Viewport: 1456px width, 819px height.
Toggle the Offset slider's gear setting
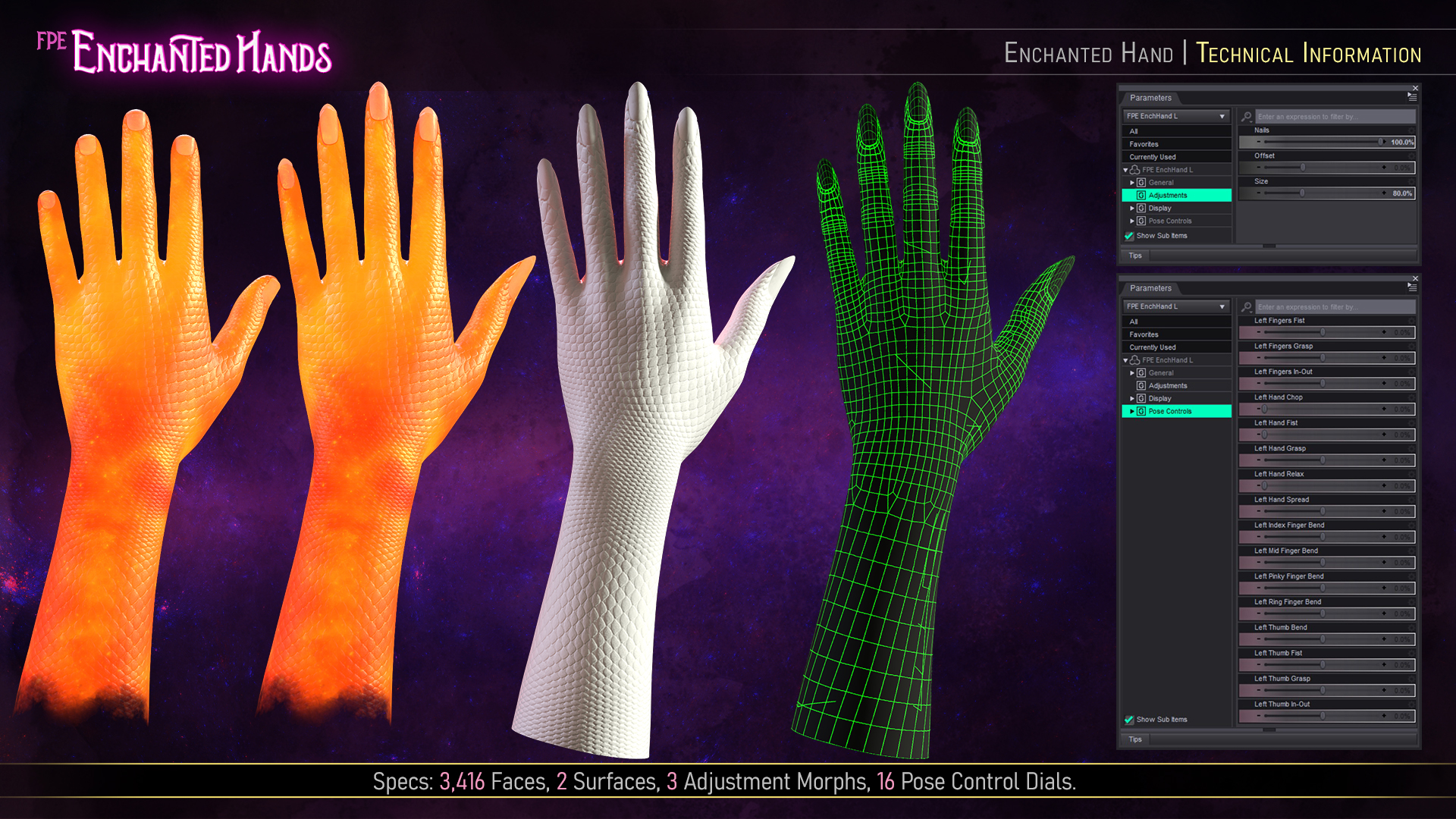1410,156
